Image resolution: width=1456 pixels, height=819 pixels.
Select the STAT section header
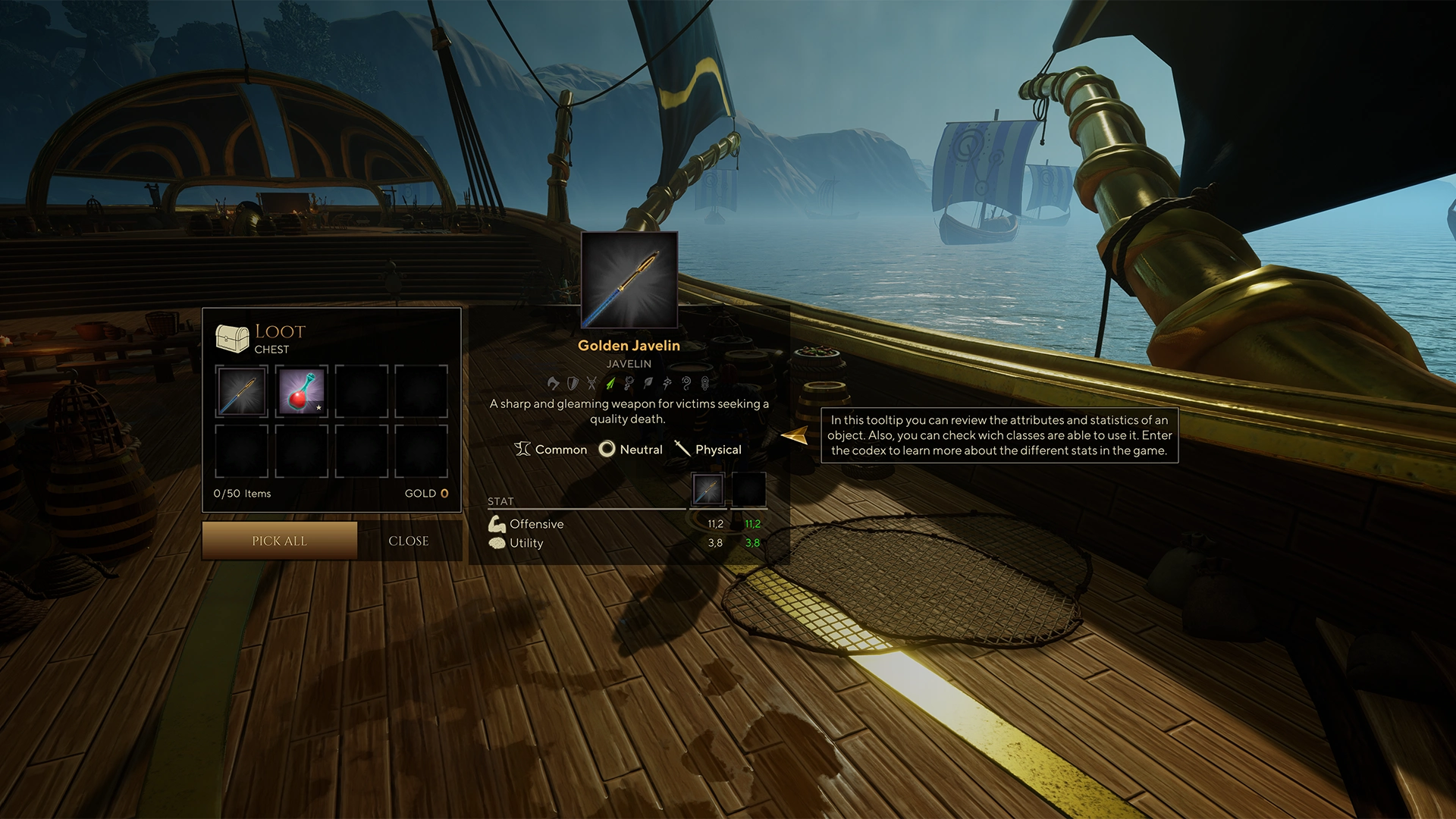tap(501, 501)
